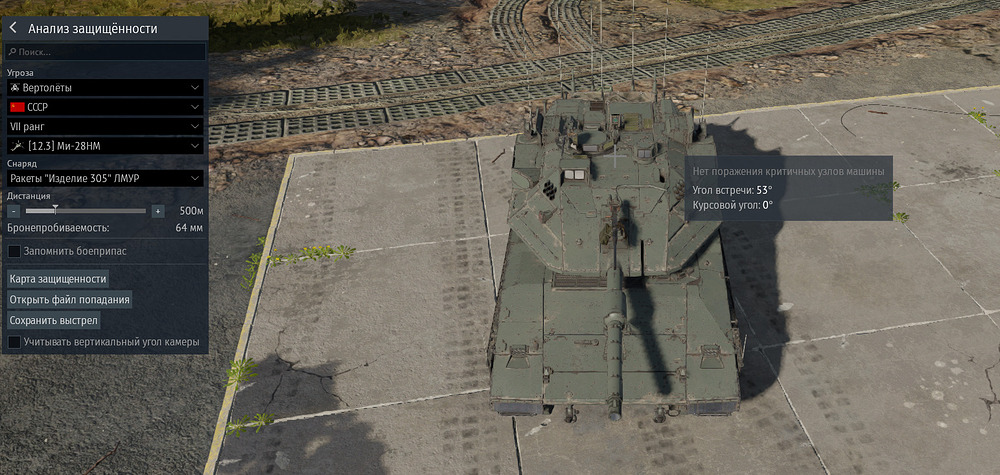Open the "VII ранг" rank dropdown

point(105,127)
